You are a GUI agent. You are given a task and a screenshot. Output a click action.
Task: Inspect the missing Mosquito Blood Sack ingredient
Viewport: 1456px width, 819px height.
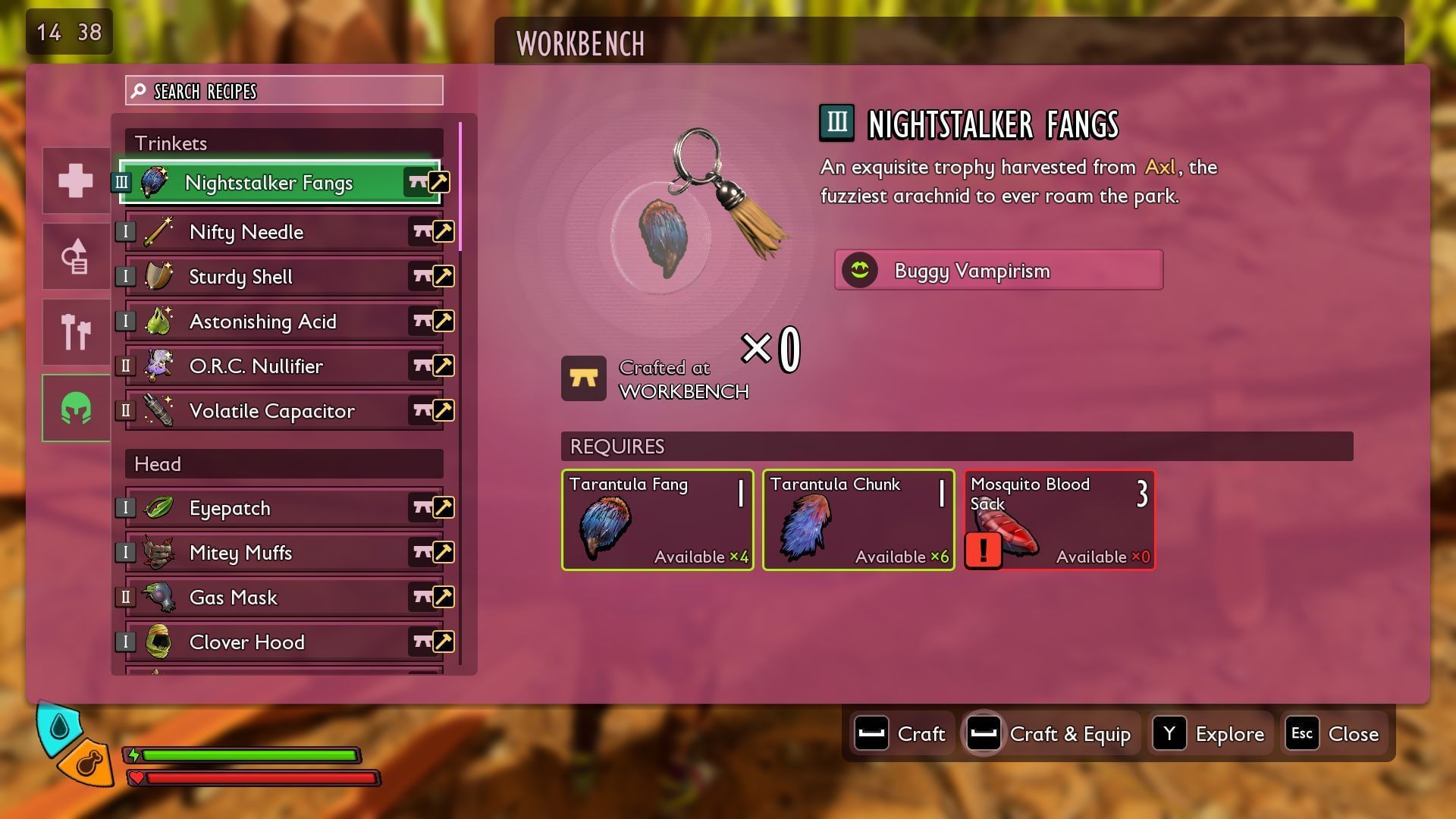click(x=1059, y=520)
